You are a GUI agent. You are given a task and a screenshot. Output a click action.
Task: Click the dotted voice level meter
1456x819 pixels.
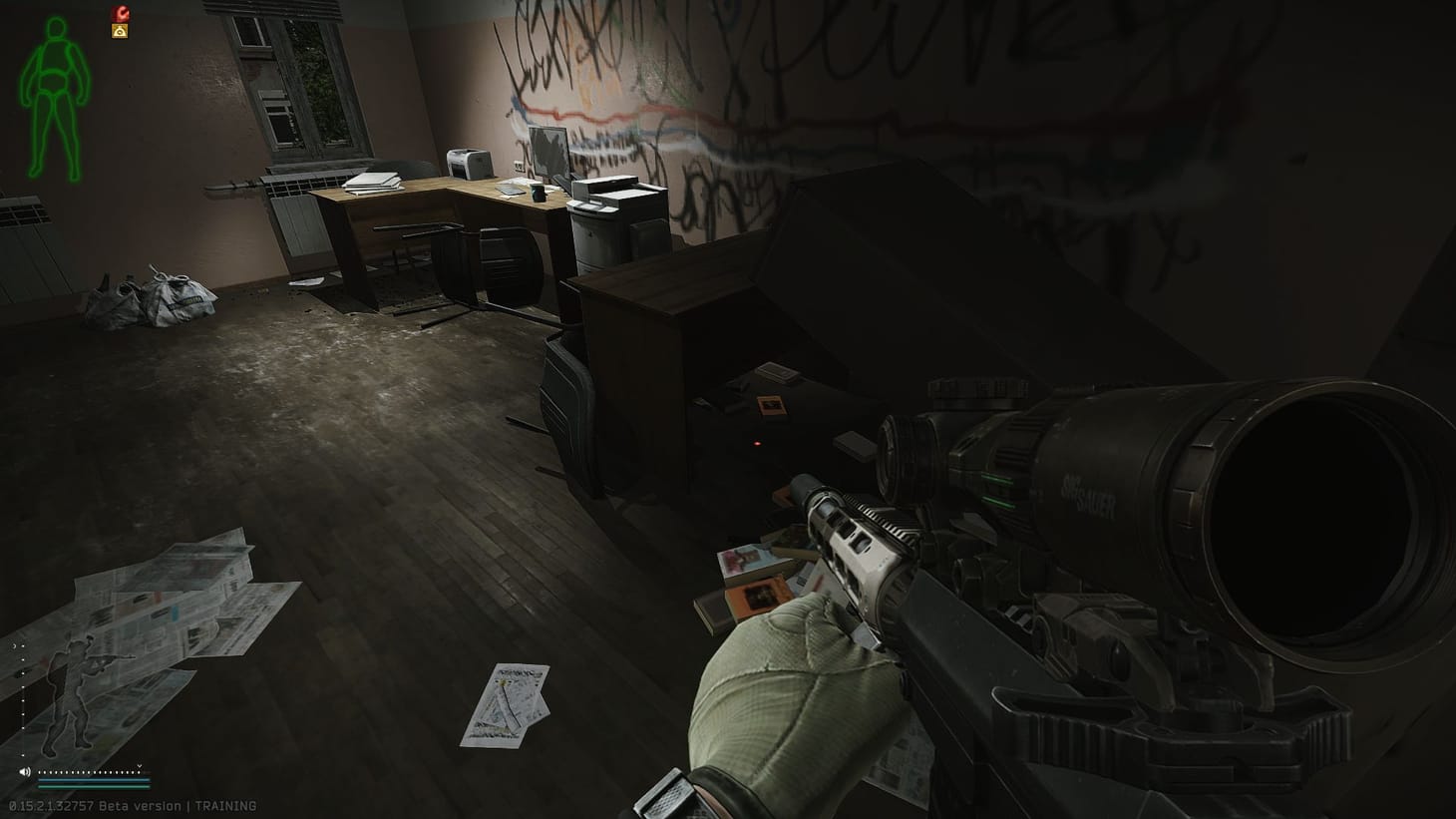pos(88,771)
